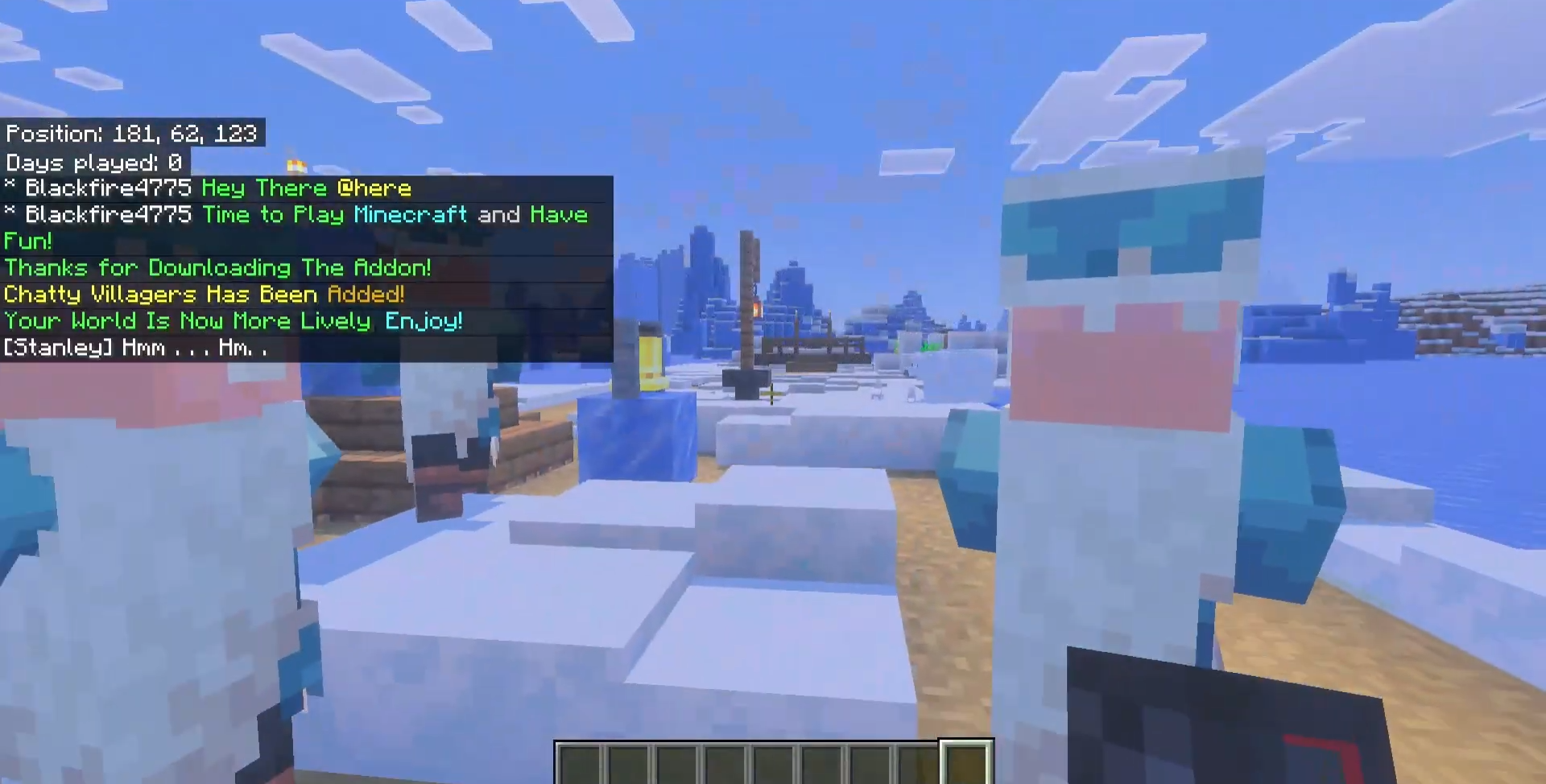Select the highlighted ninth hotbar slot

tap(966, 761)
